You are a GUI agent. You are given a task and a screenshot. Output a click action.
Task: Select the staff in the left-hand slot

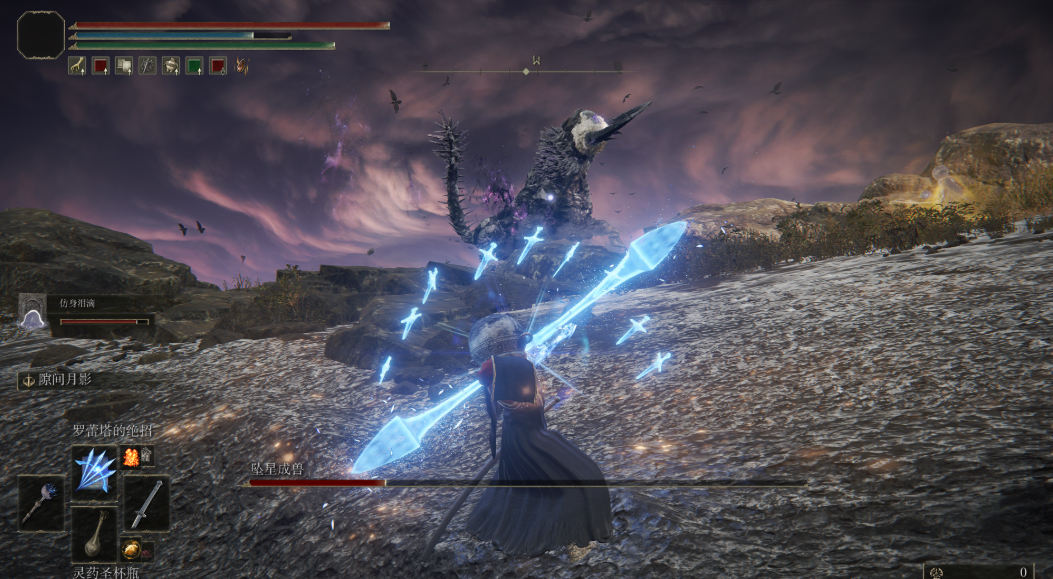pos(42,502)
